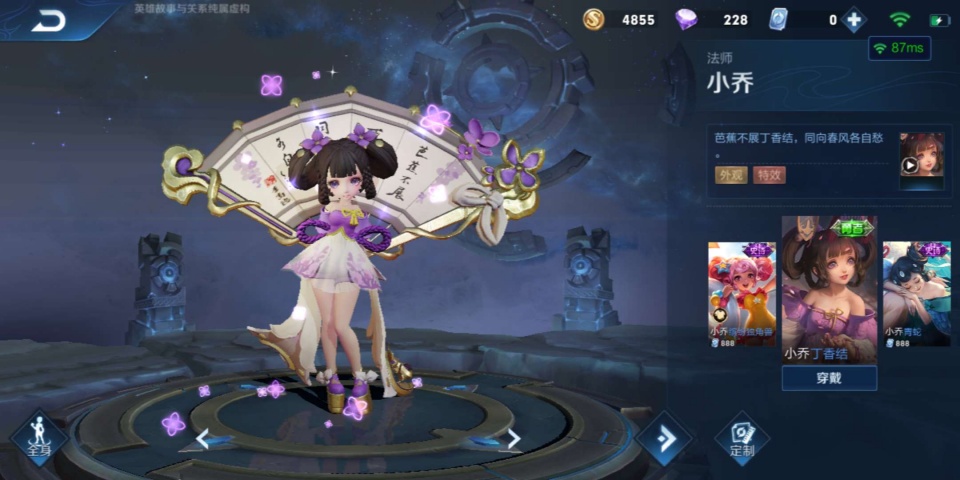This screenshot has height=480, width=960.
Task: Select the 特效 effects tag
Action: [769, 175]
